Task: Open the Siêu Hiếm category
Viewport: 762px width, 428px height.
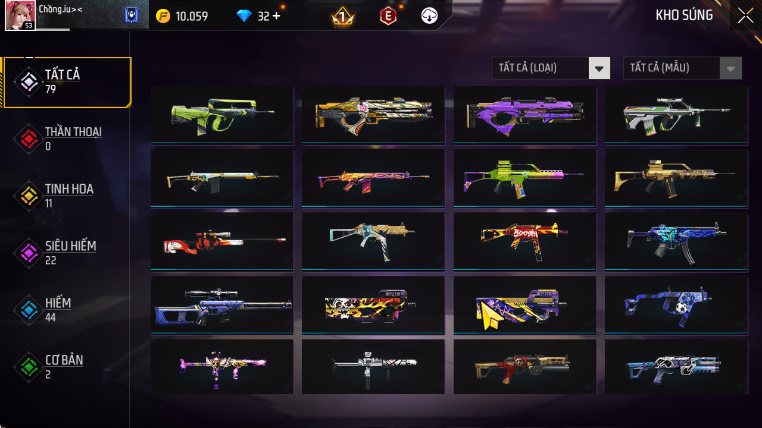Action: click(x=68, y=252)
